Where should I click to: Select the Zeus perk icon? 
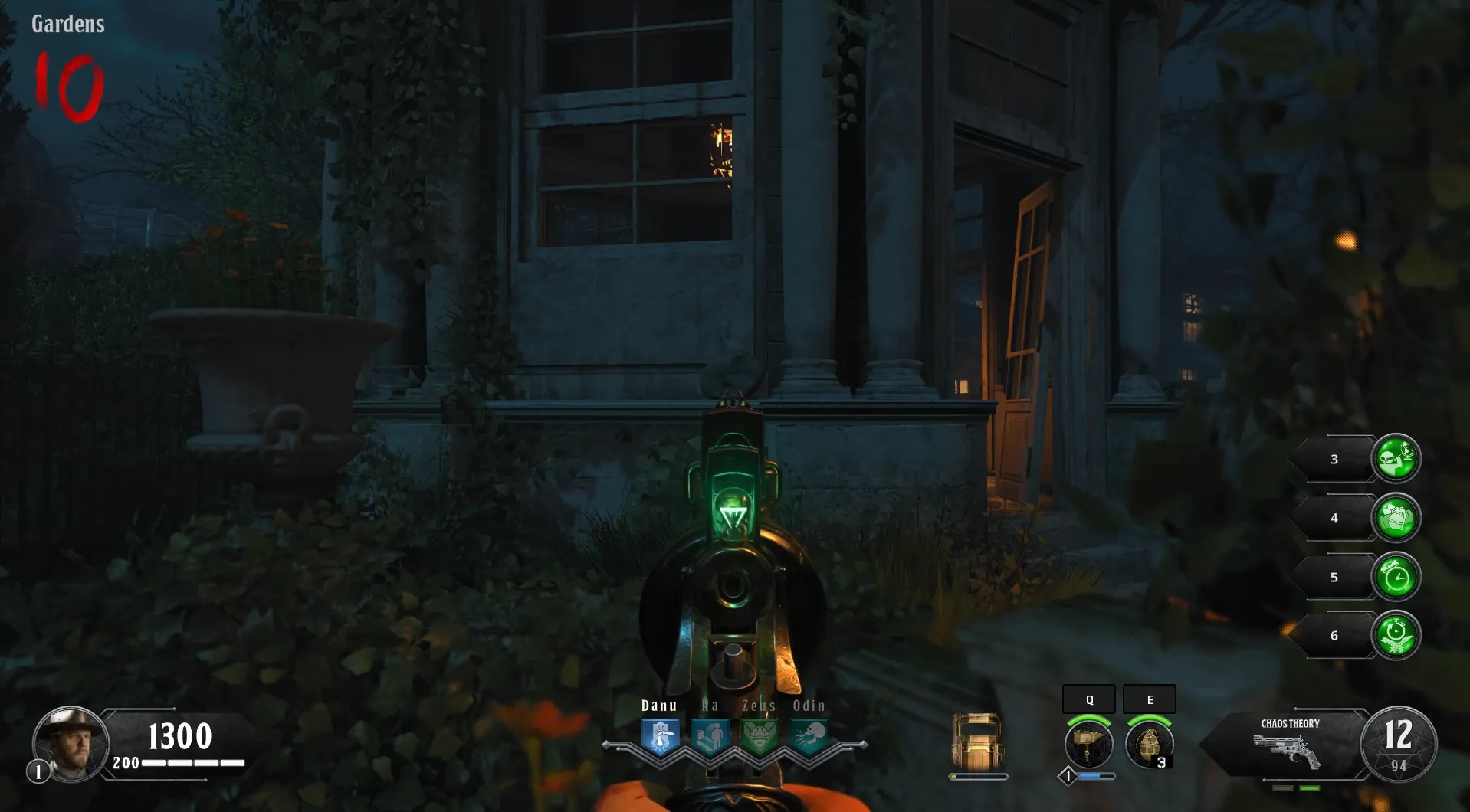tap(760, 737)
